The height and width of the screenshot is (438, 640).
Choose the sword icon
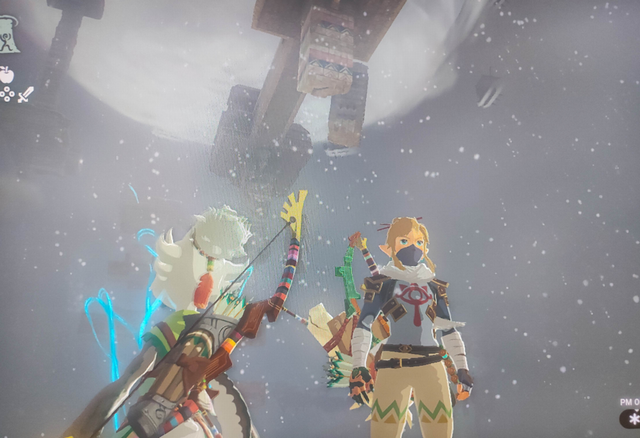25,95
